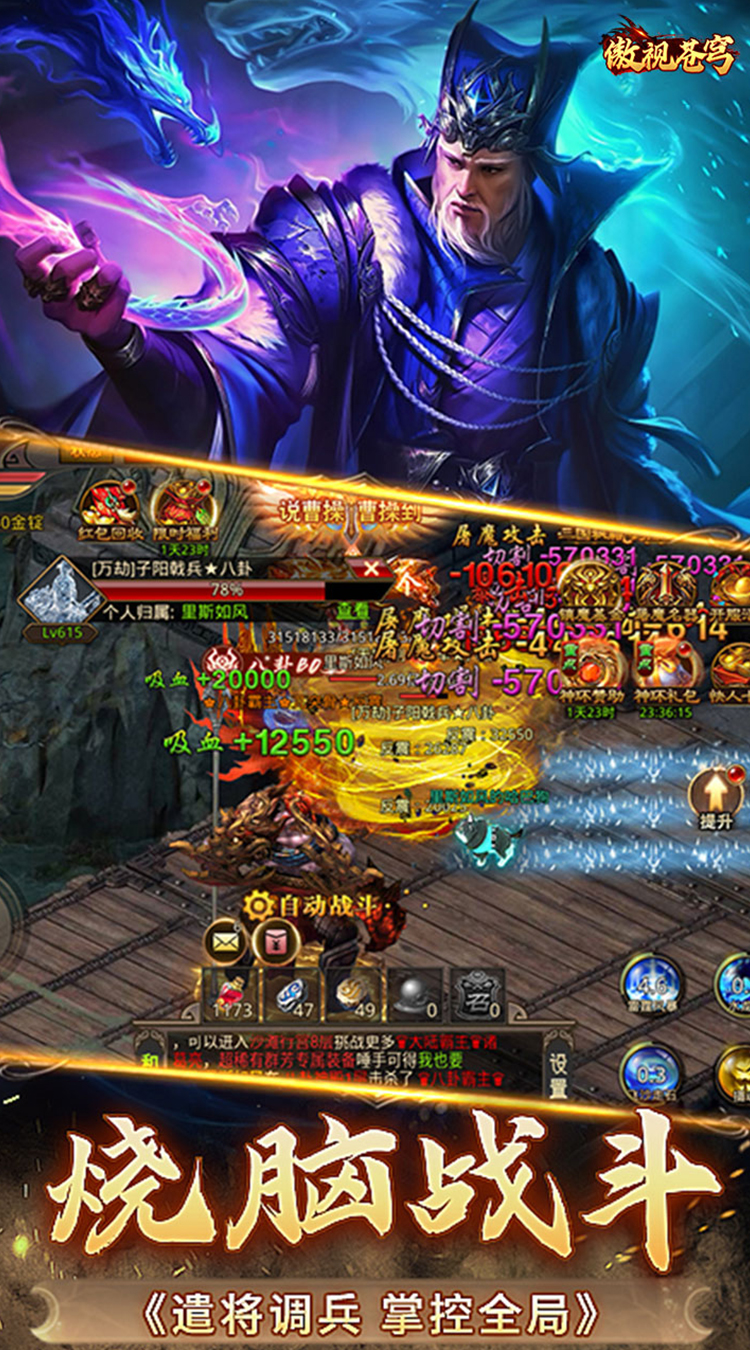Open the mail envelope icon

(x=225, y=941)
